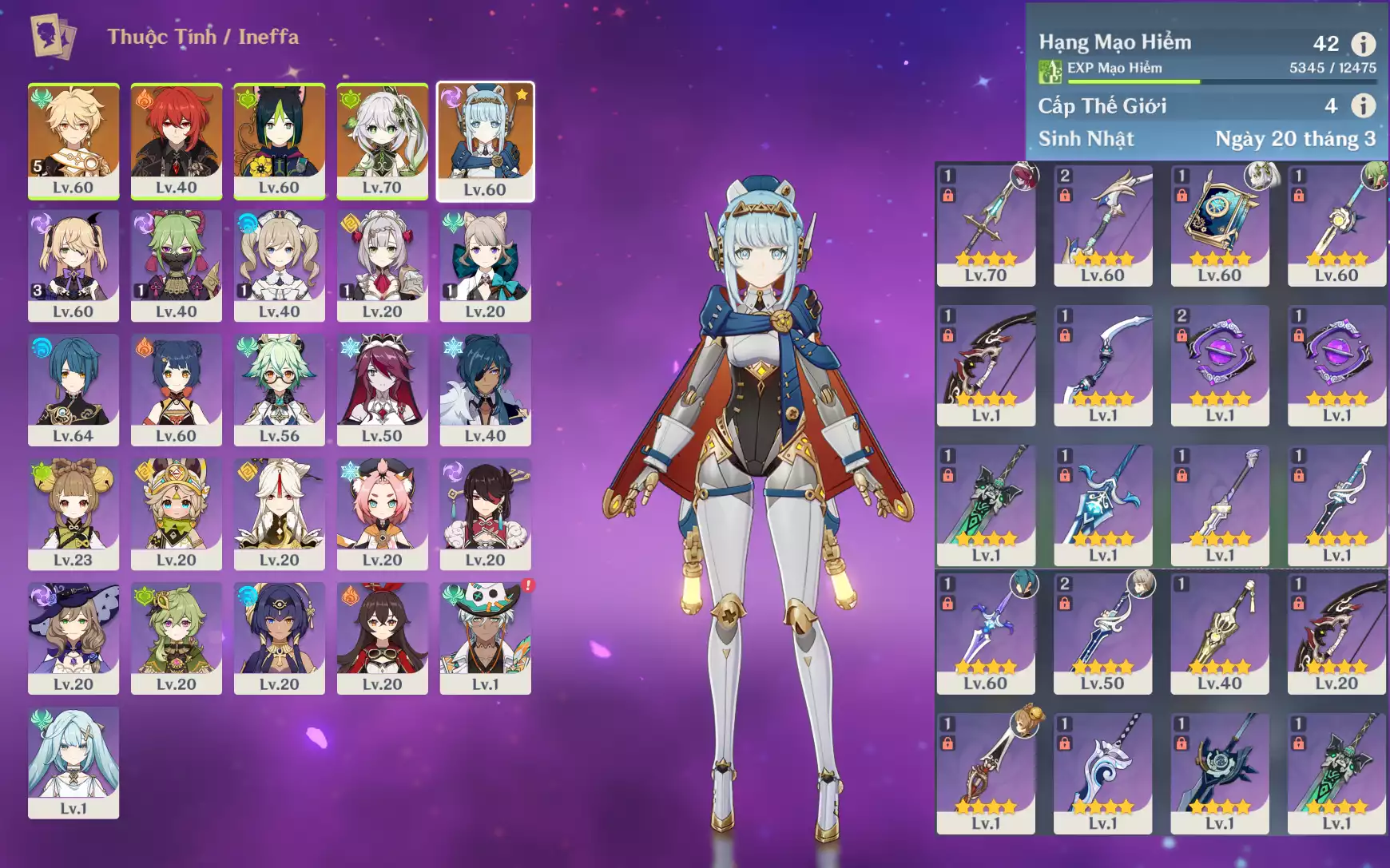Pick the Lv.50 sword weapon slot
The image size is (1390, 868).
pos(1102,632)
